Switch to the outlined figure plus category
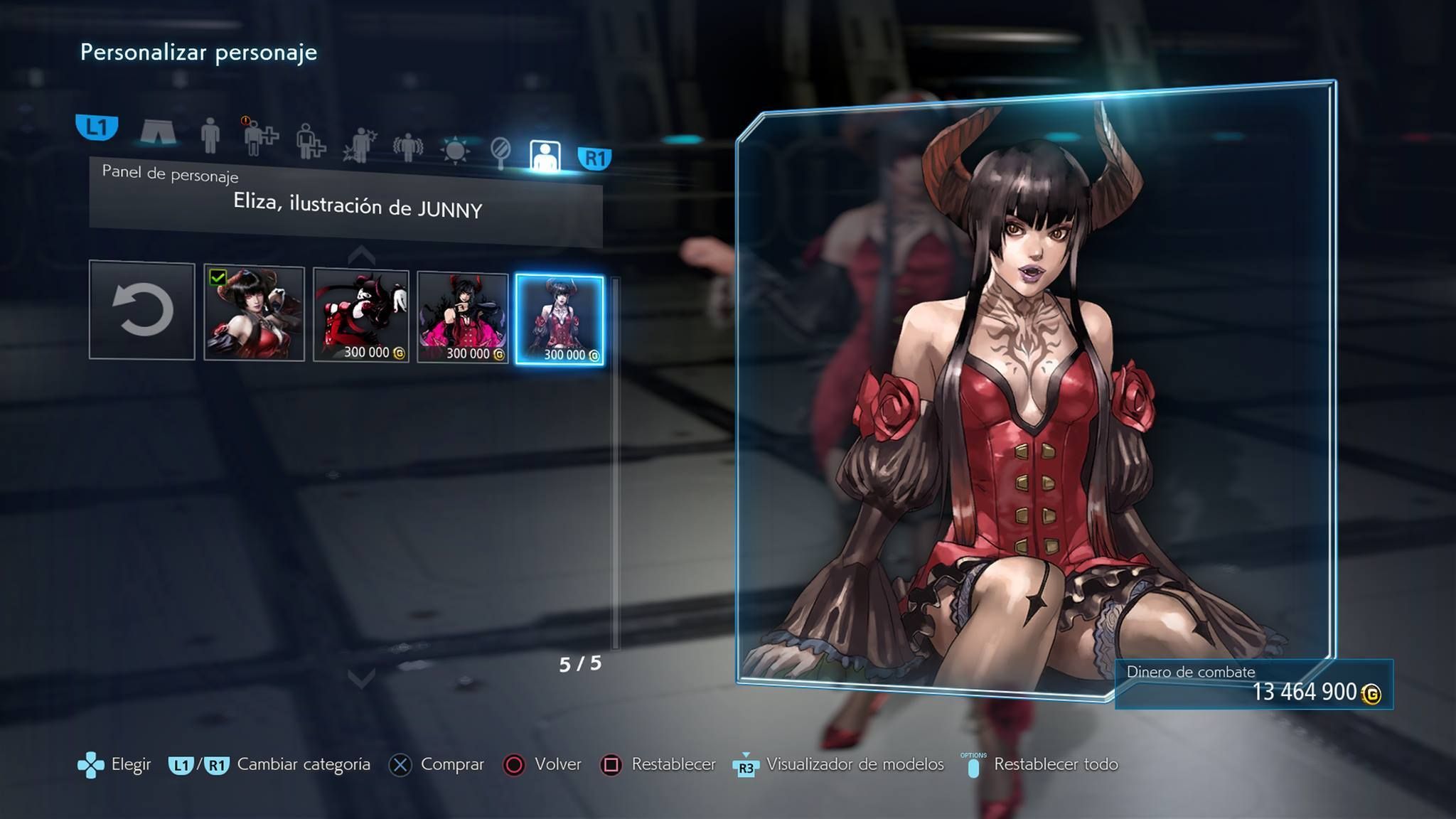The image size is (1456, 819). 310,140
